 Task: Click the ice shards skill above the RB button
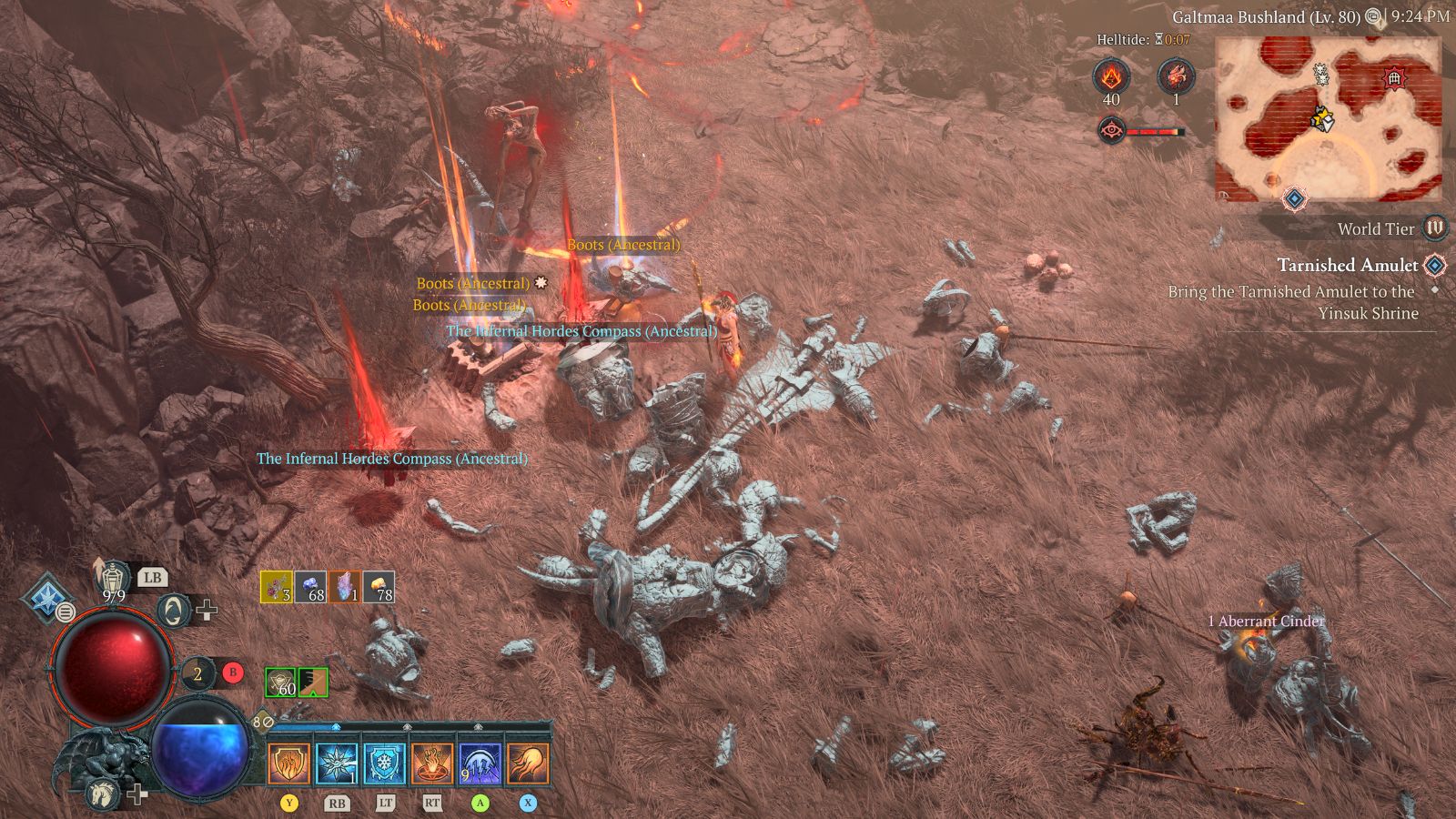337,763
